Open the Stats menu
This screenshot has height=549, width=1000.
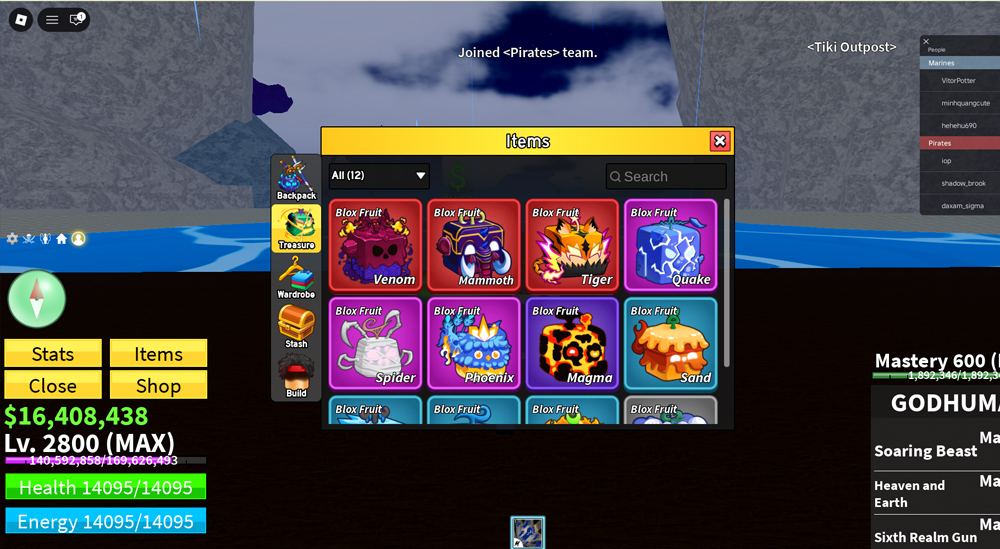(53, 353)
